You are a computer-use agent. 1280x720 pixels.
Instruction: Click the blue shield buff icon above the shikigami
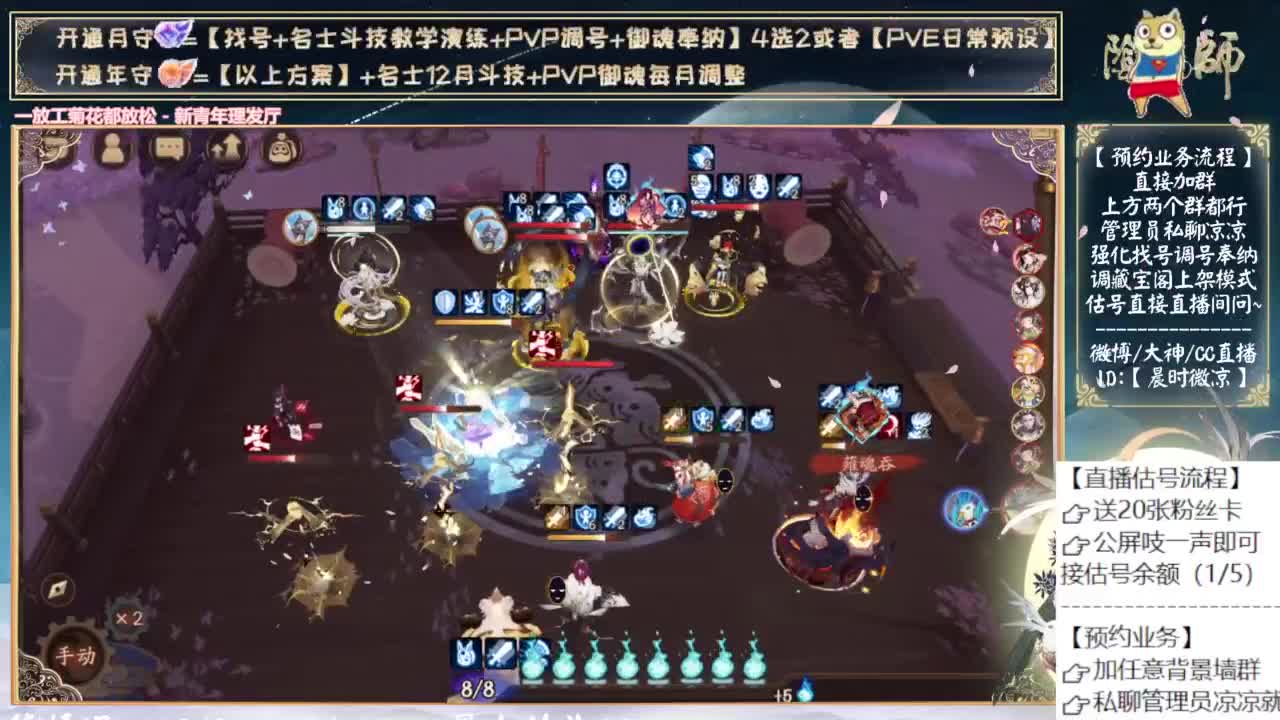point(445,299)
